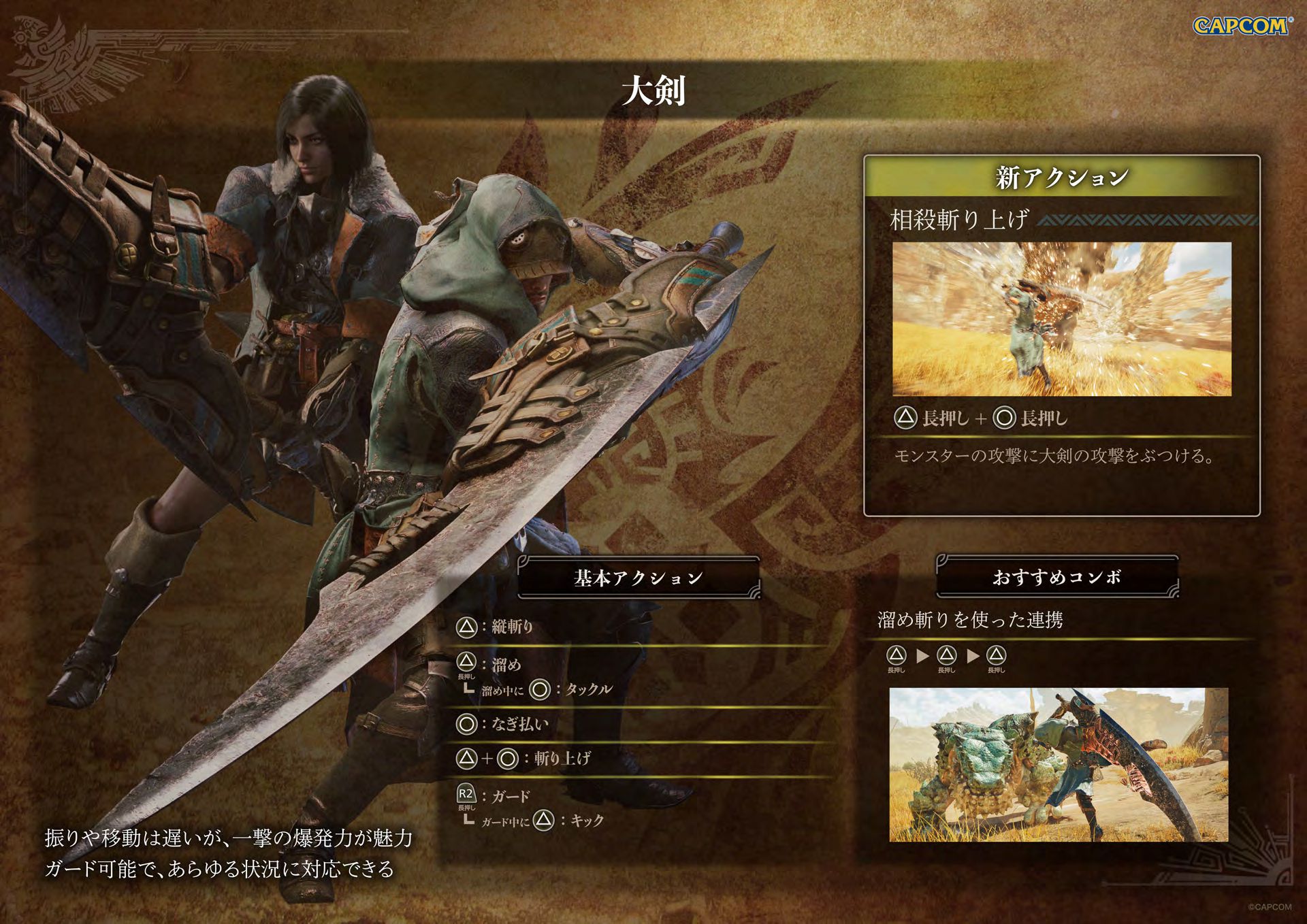The width and height of the screenshot is (1307, 924).
Task: Select the おすすめコンボ header panel
Action: point(1056,577)
